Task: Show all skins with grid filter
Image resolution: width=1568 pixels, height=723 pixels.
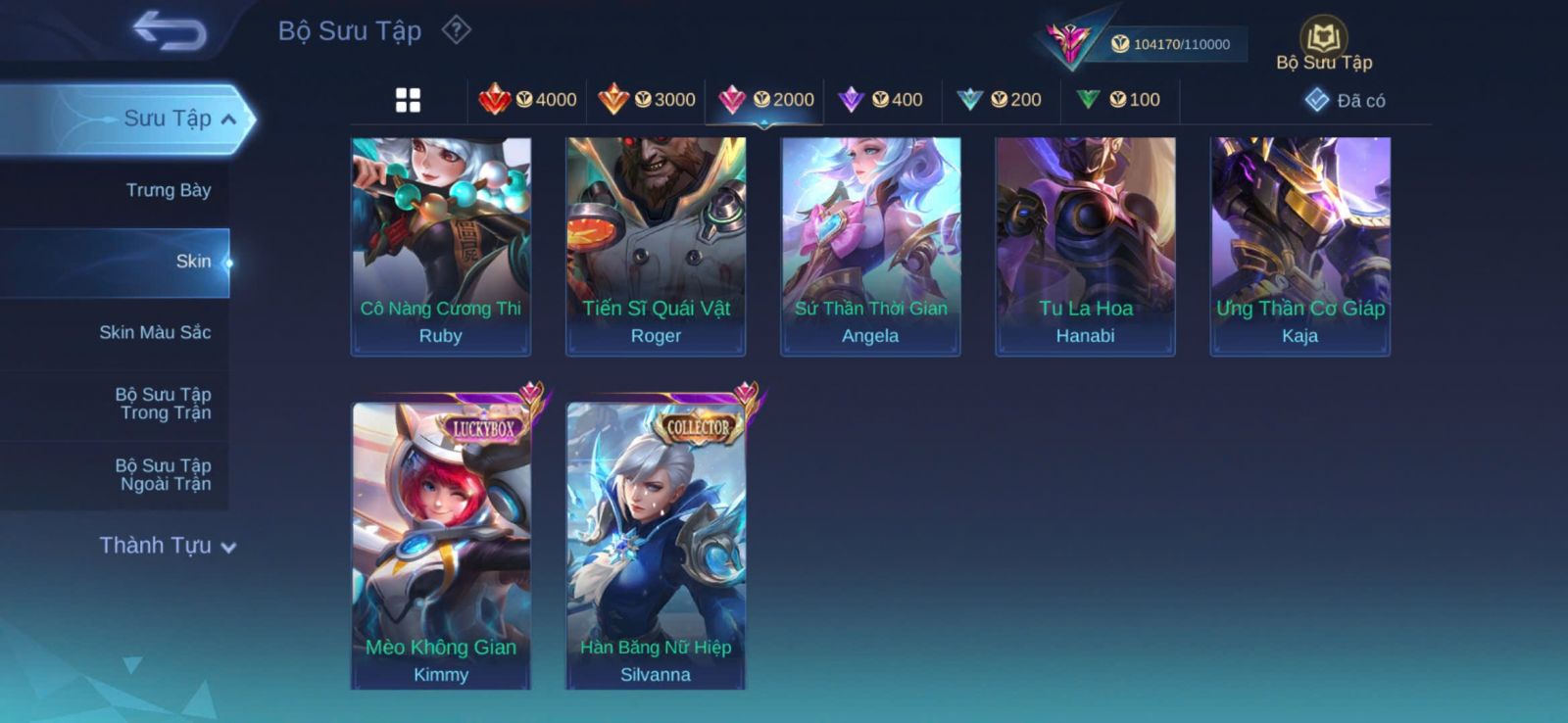Action: (408, 100)
